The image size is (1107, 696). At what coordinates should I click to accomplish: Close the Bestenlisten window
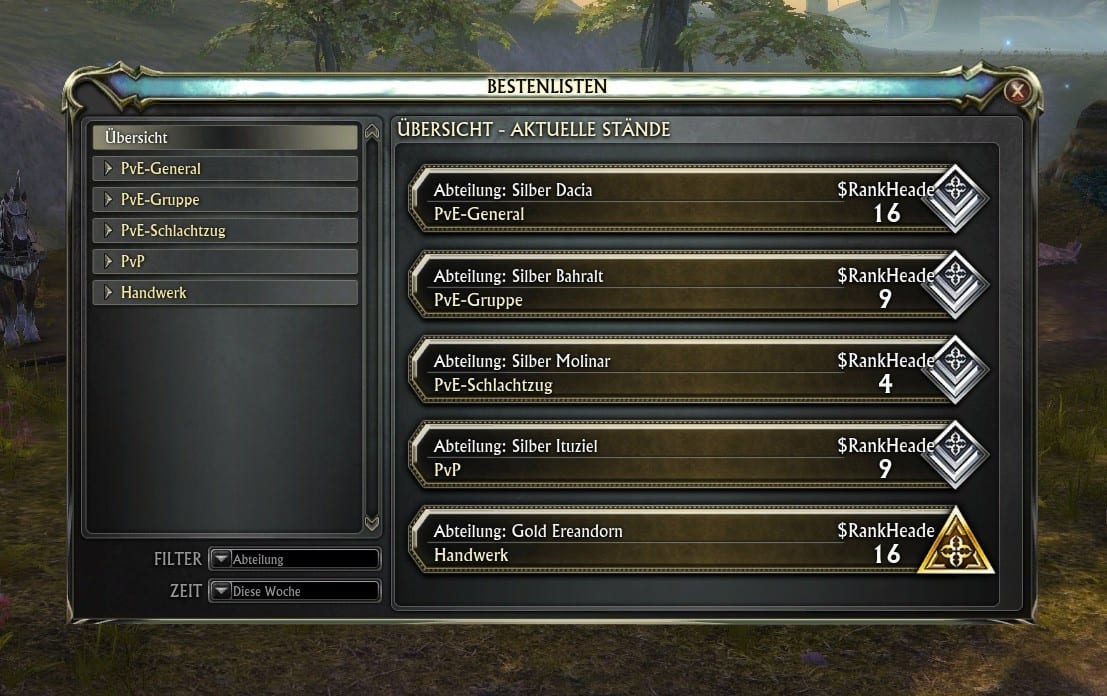point(1018,92)
